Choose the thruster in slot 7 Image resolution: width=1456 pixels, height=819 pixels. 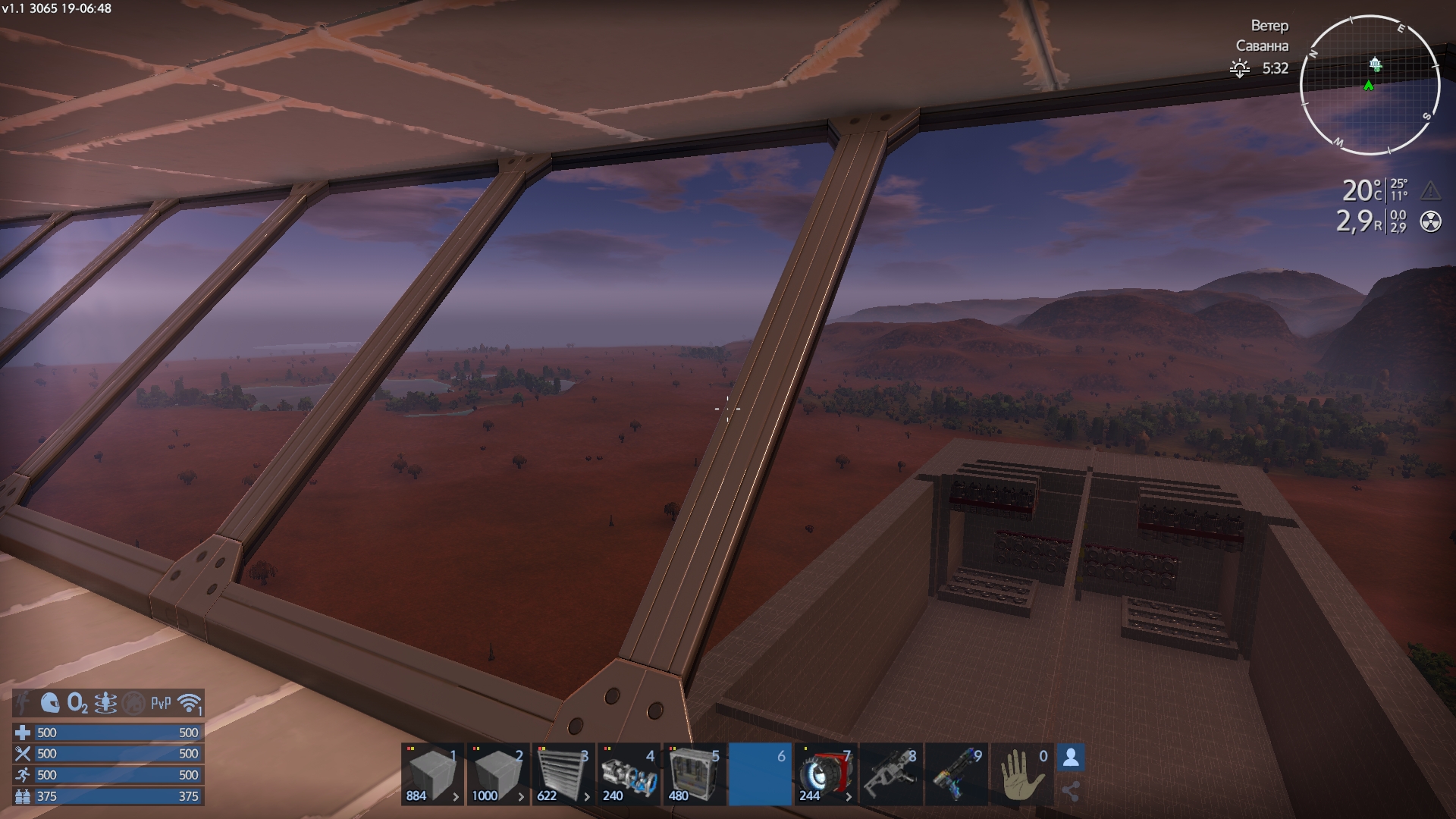click(825, 773)
